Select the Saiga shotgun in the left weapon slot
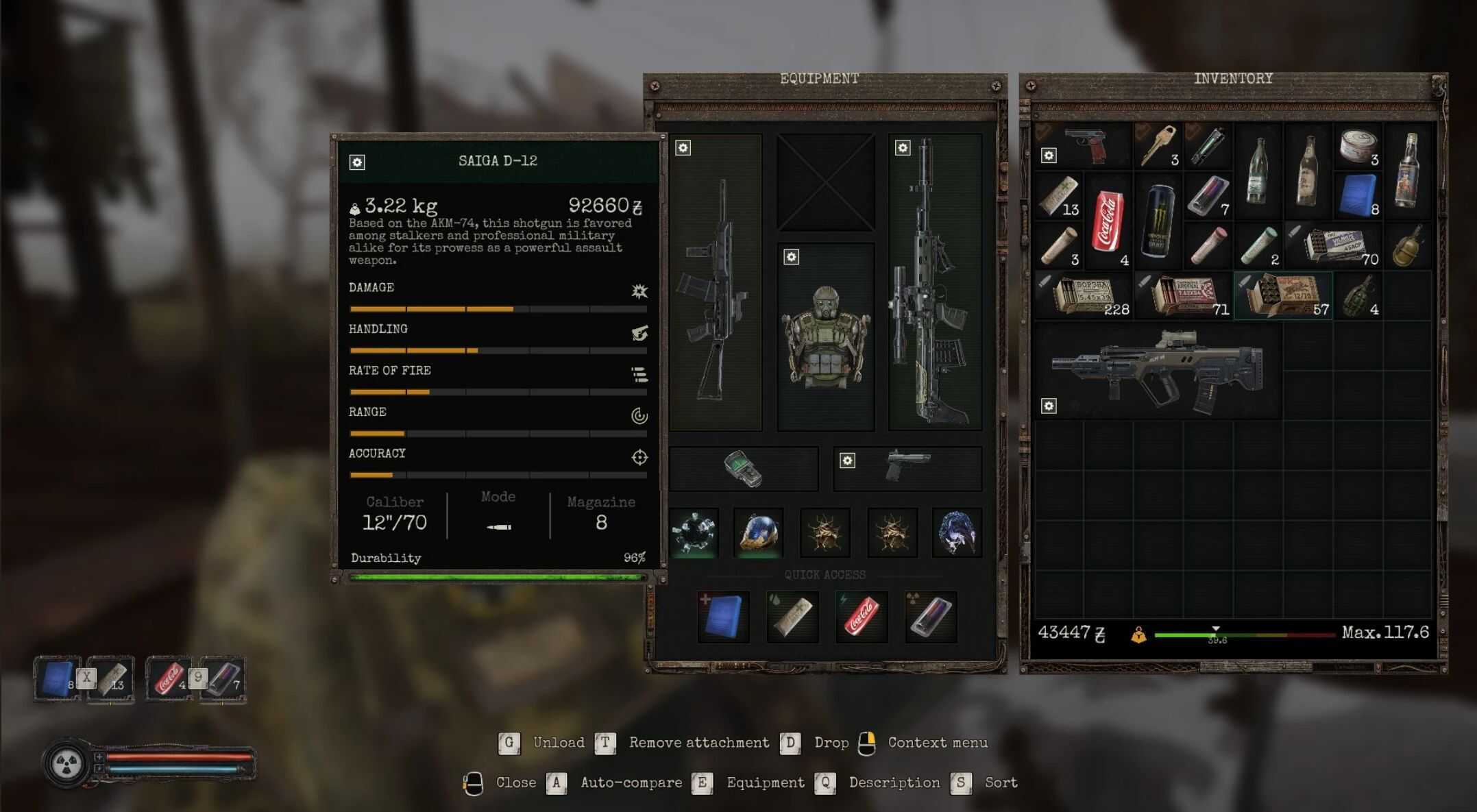 coord(716,282)
